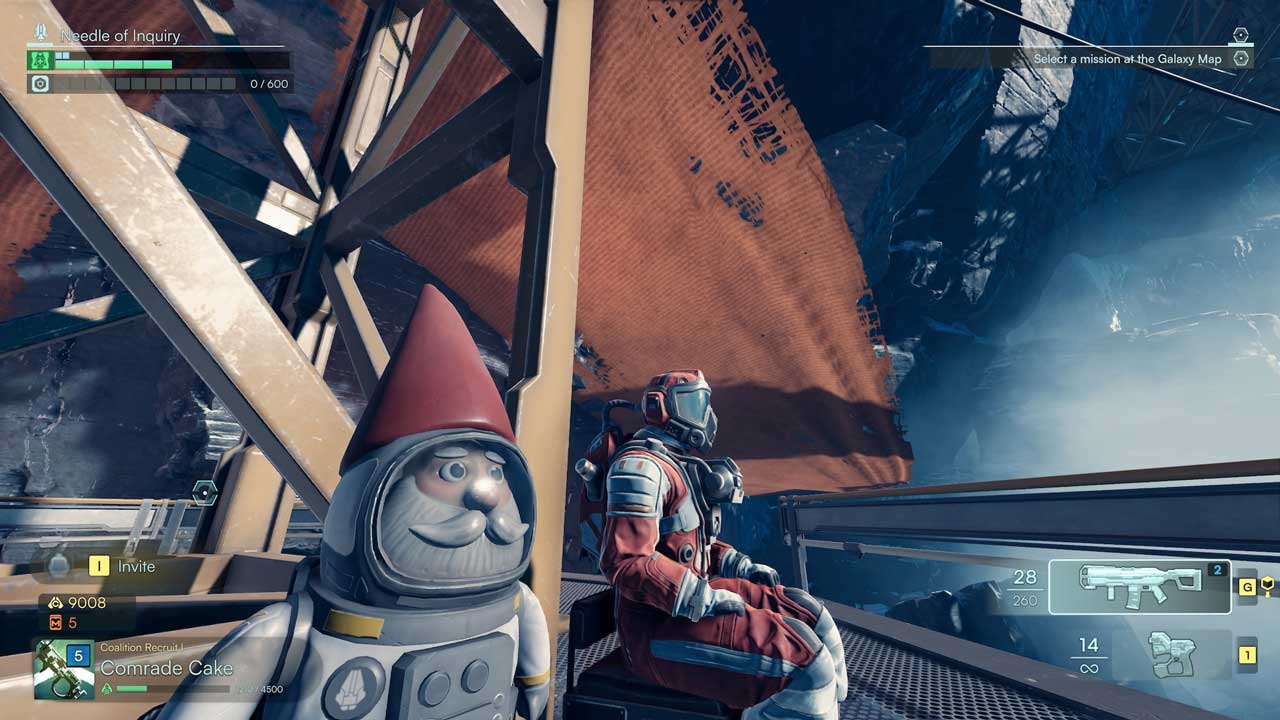Choose the Invite option

[136, 566]
